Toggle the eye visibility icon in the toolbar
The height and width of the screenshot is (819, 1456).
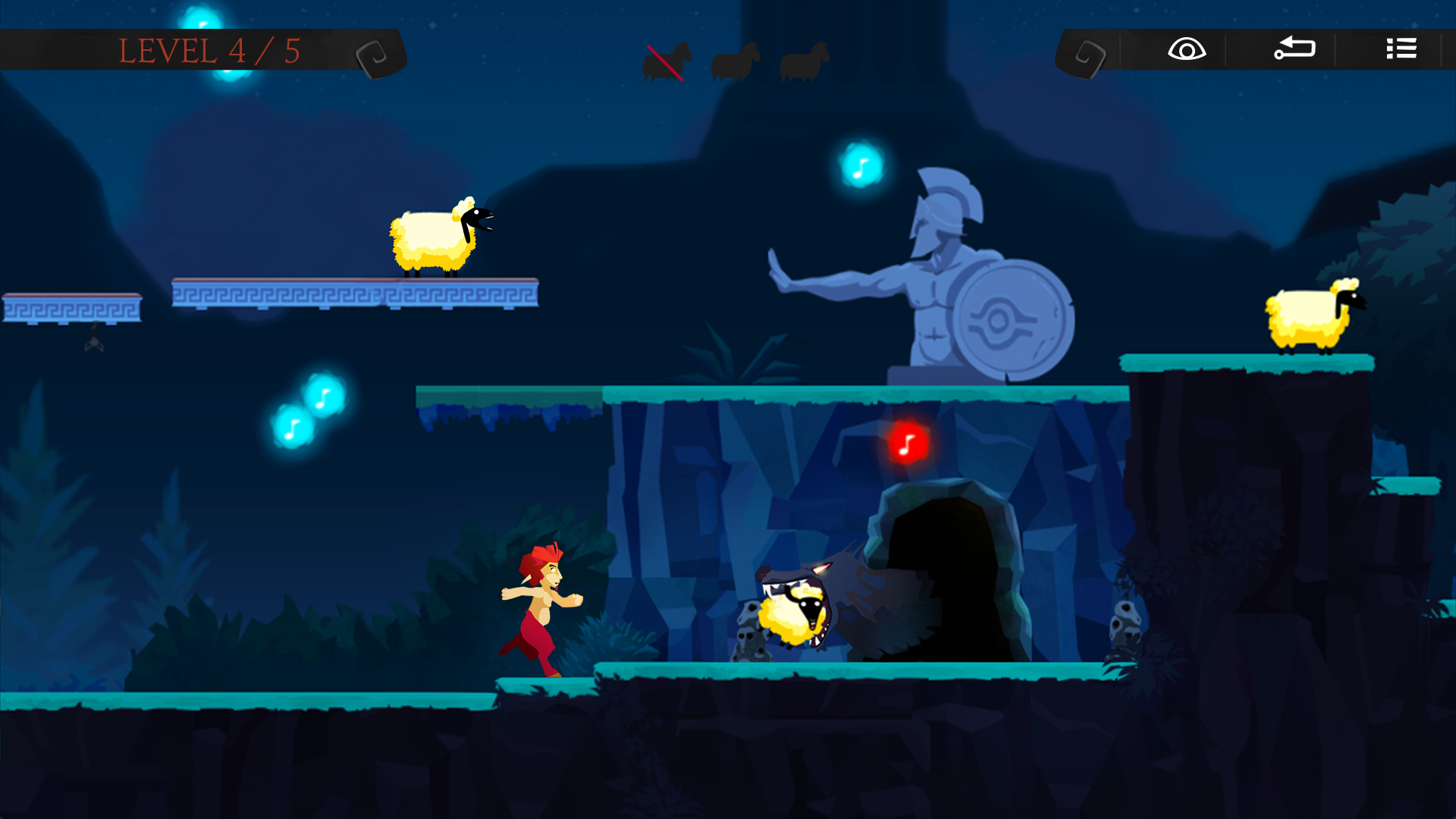pos(1185,49)
